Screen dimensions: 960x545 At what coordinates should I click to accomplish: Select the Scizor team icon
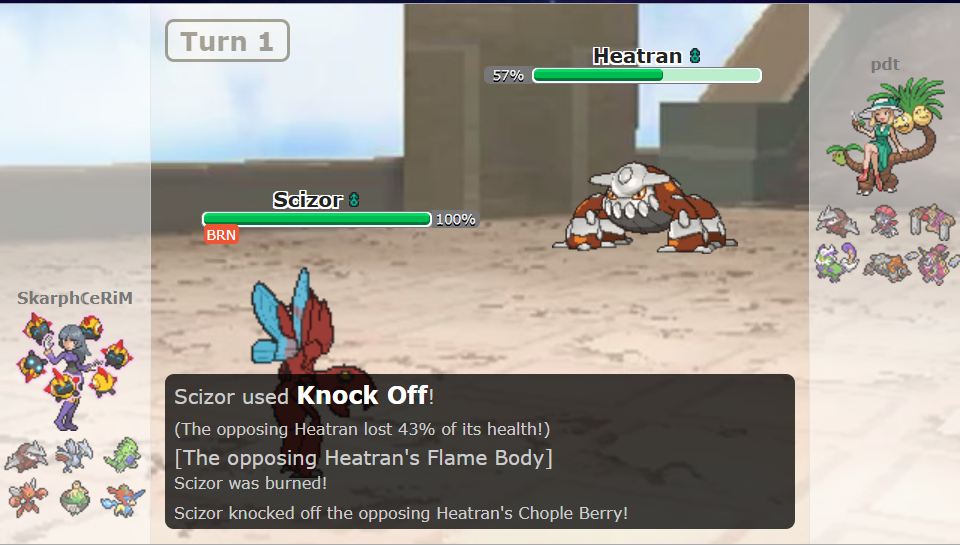tap(26, 497)
